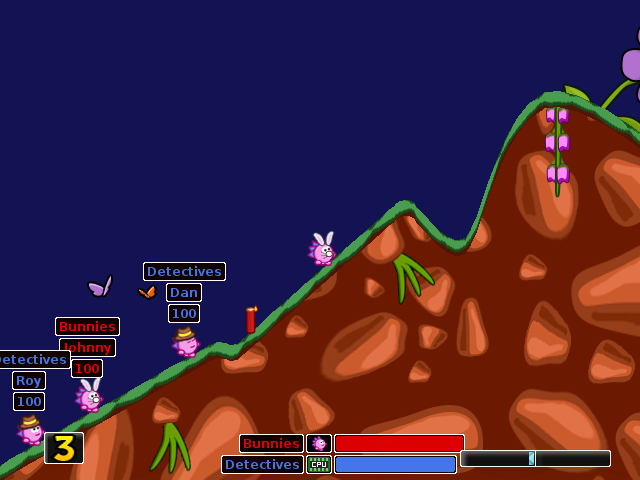The width and height of the screenshot is (640, 480).
Task: Select the Detectives team name label
Action: (x=262, y=464)
